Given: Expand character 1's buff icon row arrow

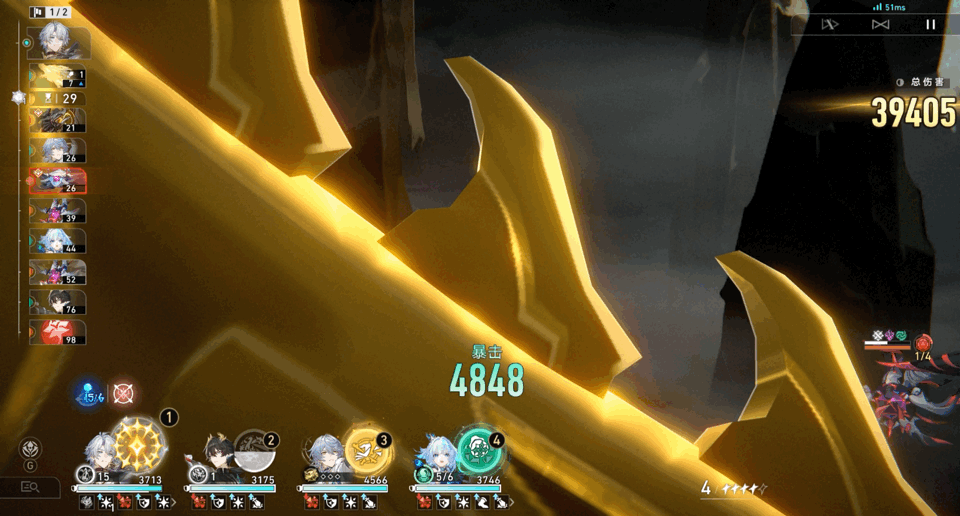Looking at the screenshot, I should 174,502.
